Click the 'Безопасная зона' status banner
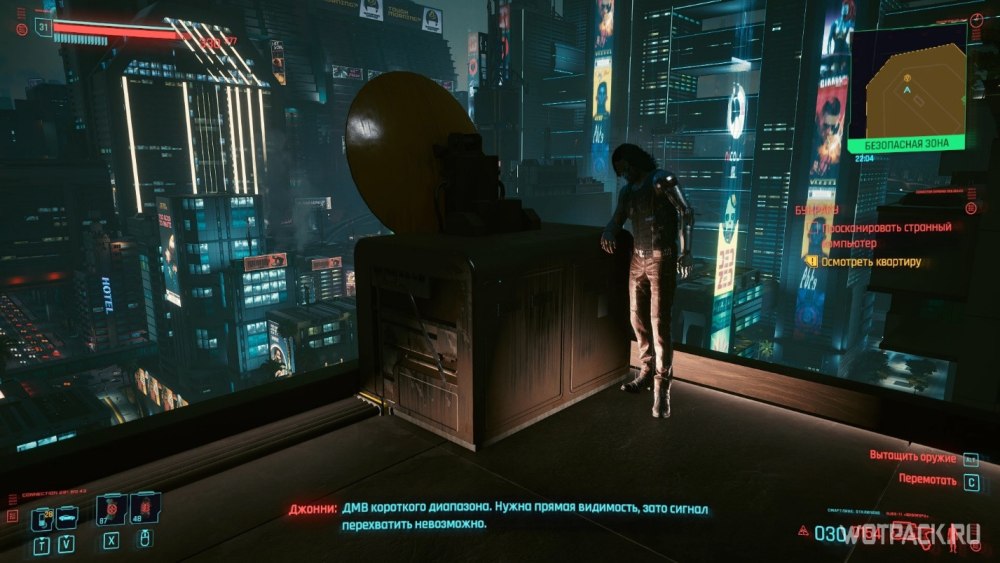The image size is (1000, 563). click(x=906, y=144)
